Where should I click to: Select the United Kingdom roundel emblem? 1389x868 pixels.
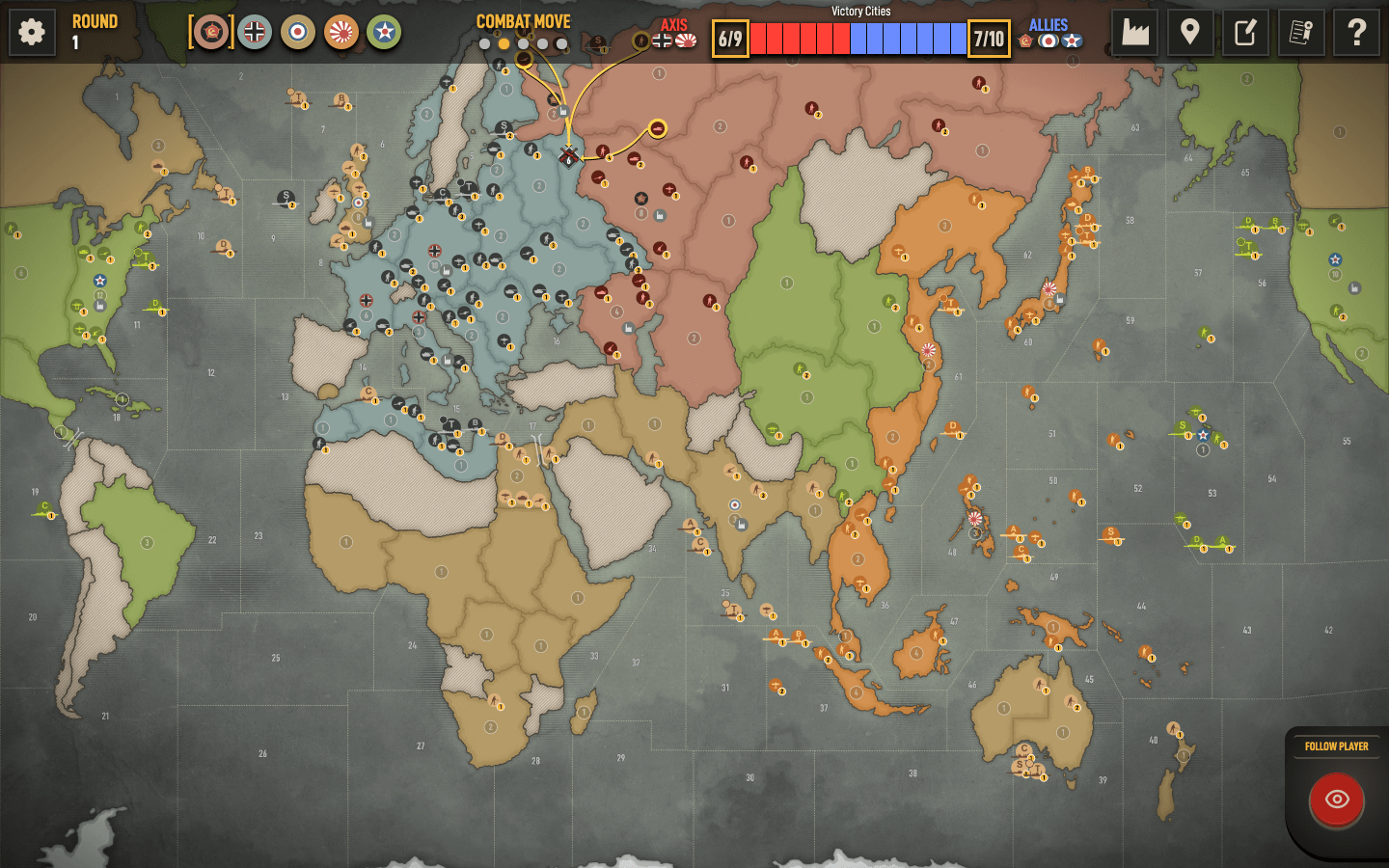[x=298, y=33]
